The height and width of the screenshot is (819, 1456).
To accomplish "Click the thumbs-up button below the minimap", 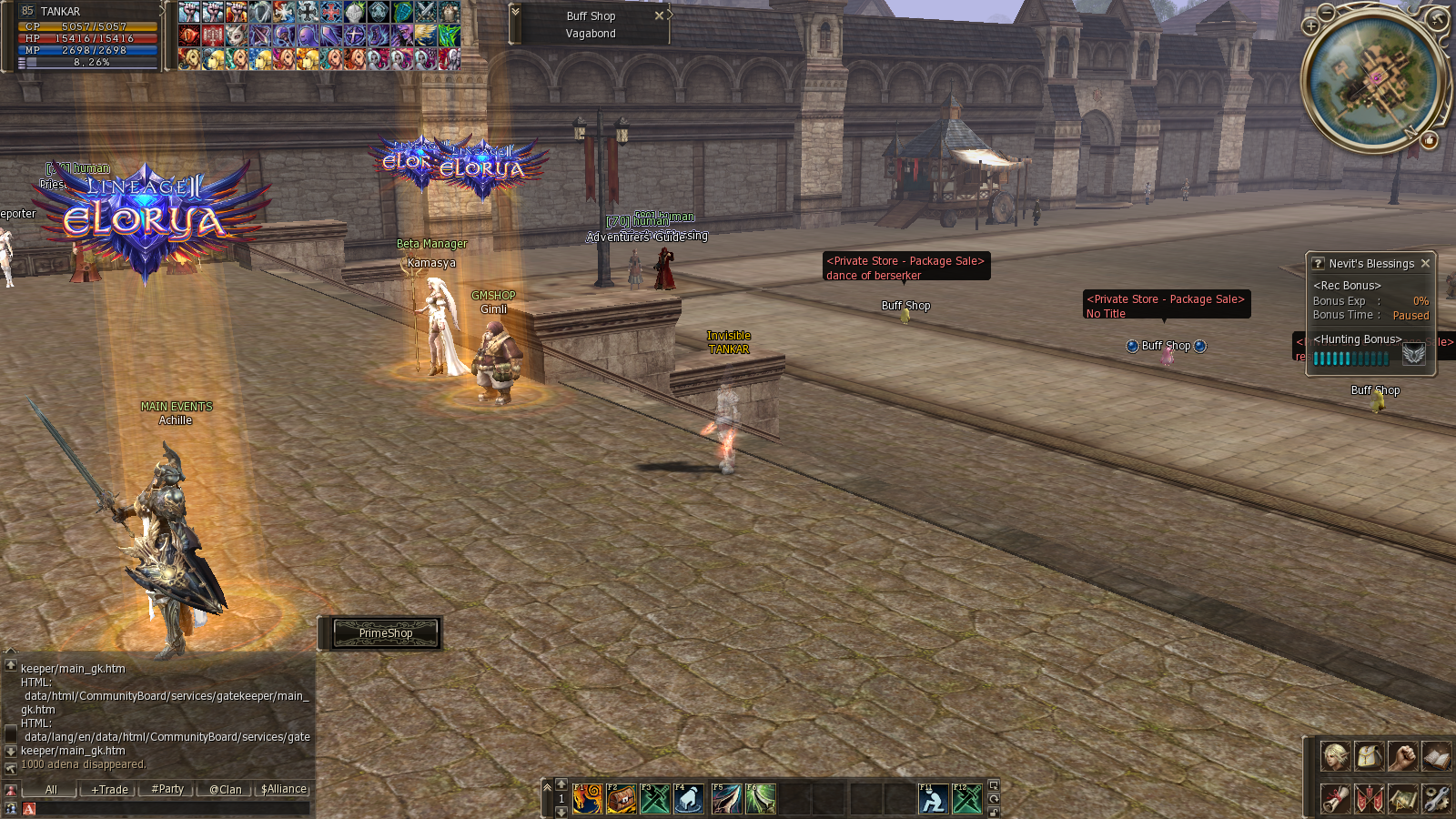I will (1430, 140).
